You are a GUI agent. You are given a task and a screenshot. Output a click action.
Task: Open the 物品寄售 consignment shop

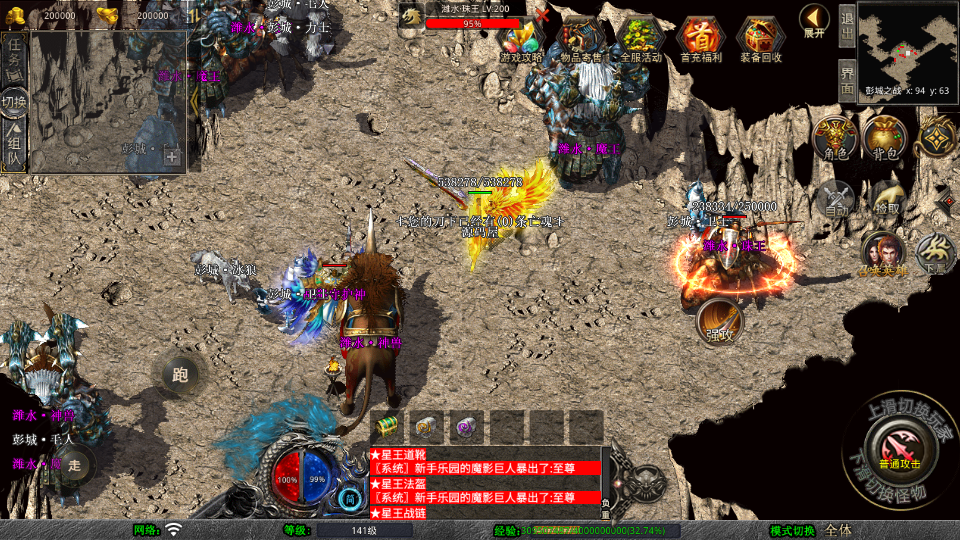[581, 38]
